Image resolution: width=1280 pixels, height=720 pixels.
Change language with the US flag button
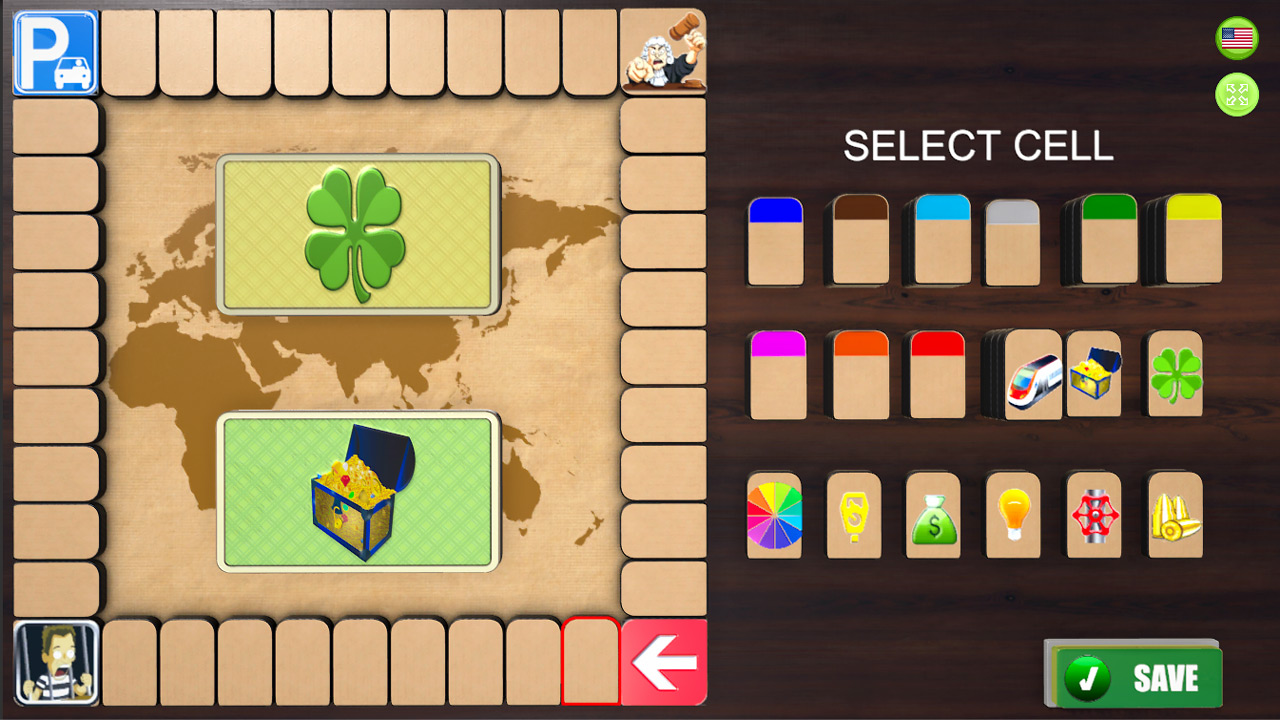pyautogui.click(x=1236, y=38)
